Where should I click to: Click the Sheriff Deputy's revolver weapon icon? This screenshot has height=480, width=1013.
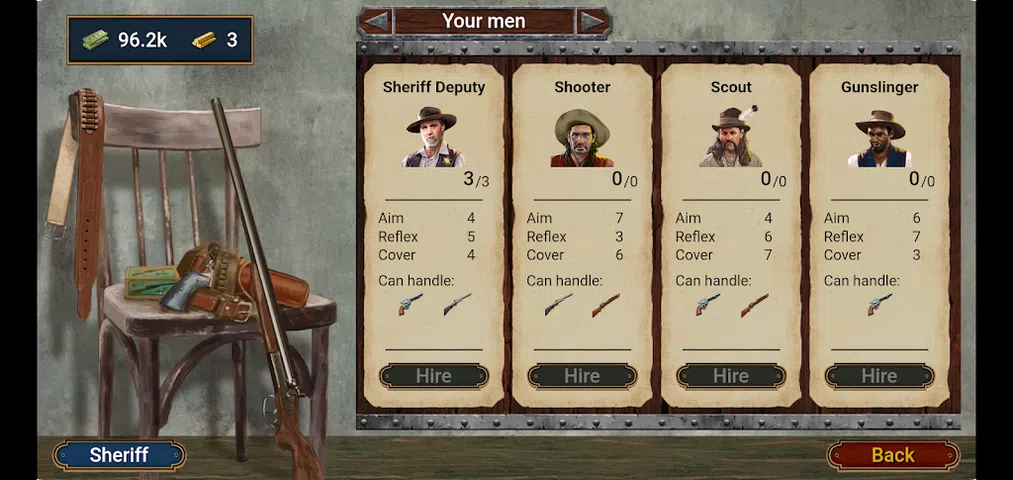click(410, 304)
